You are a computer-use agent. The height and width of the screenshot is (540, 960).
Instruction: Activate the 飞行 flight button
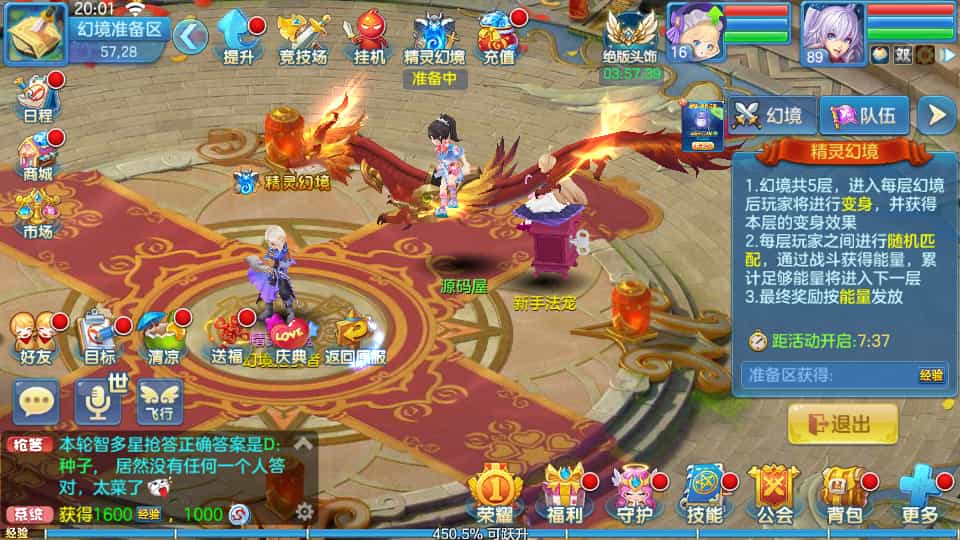160,402
